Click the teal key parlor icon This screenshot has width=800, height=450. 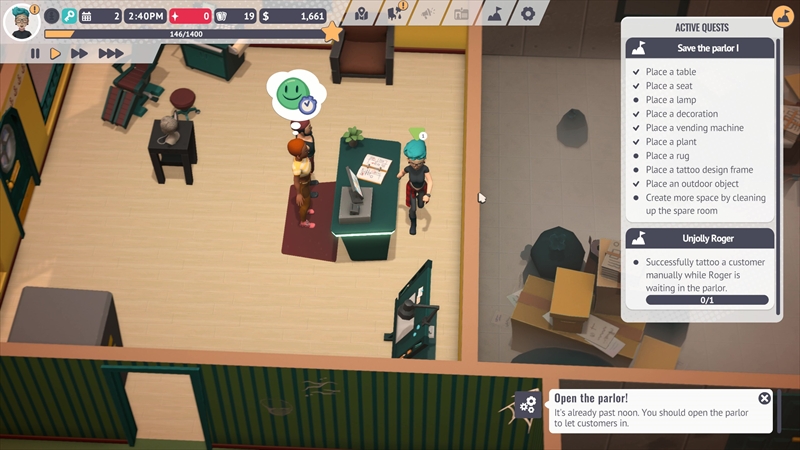tap(68, 16)
